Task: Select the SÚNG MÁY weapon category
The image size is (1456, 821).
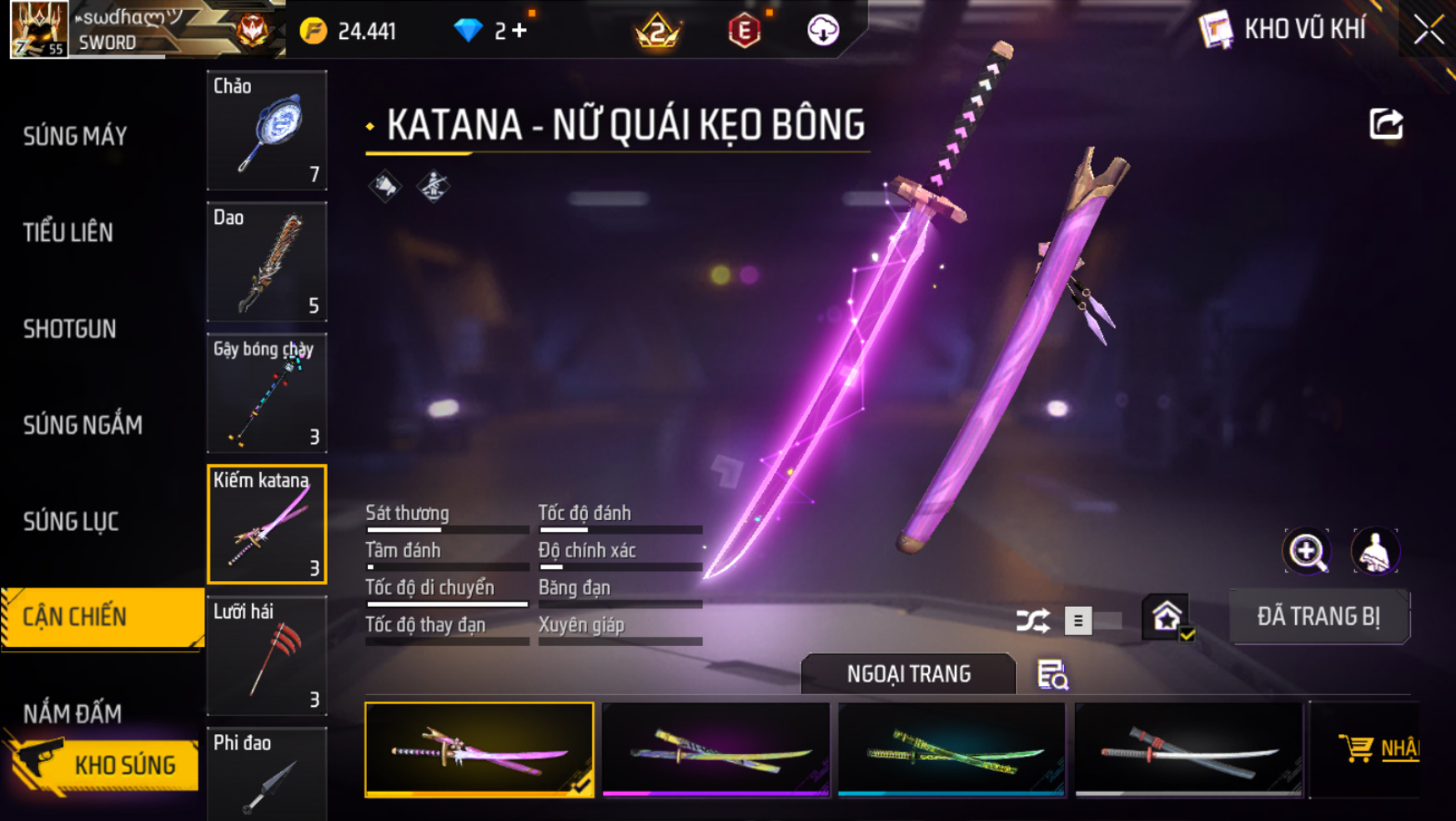Action: [x=75, y=136]
